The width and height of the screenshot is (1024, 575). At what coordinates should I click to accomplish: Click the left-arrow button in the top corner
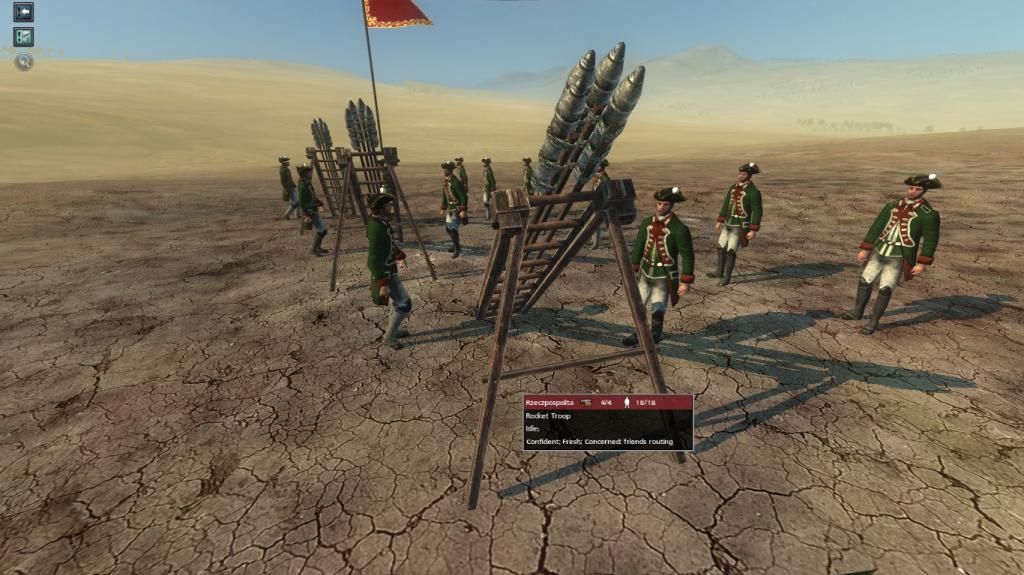pos(23,12)
